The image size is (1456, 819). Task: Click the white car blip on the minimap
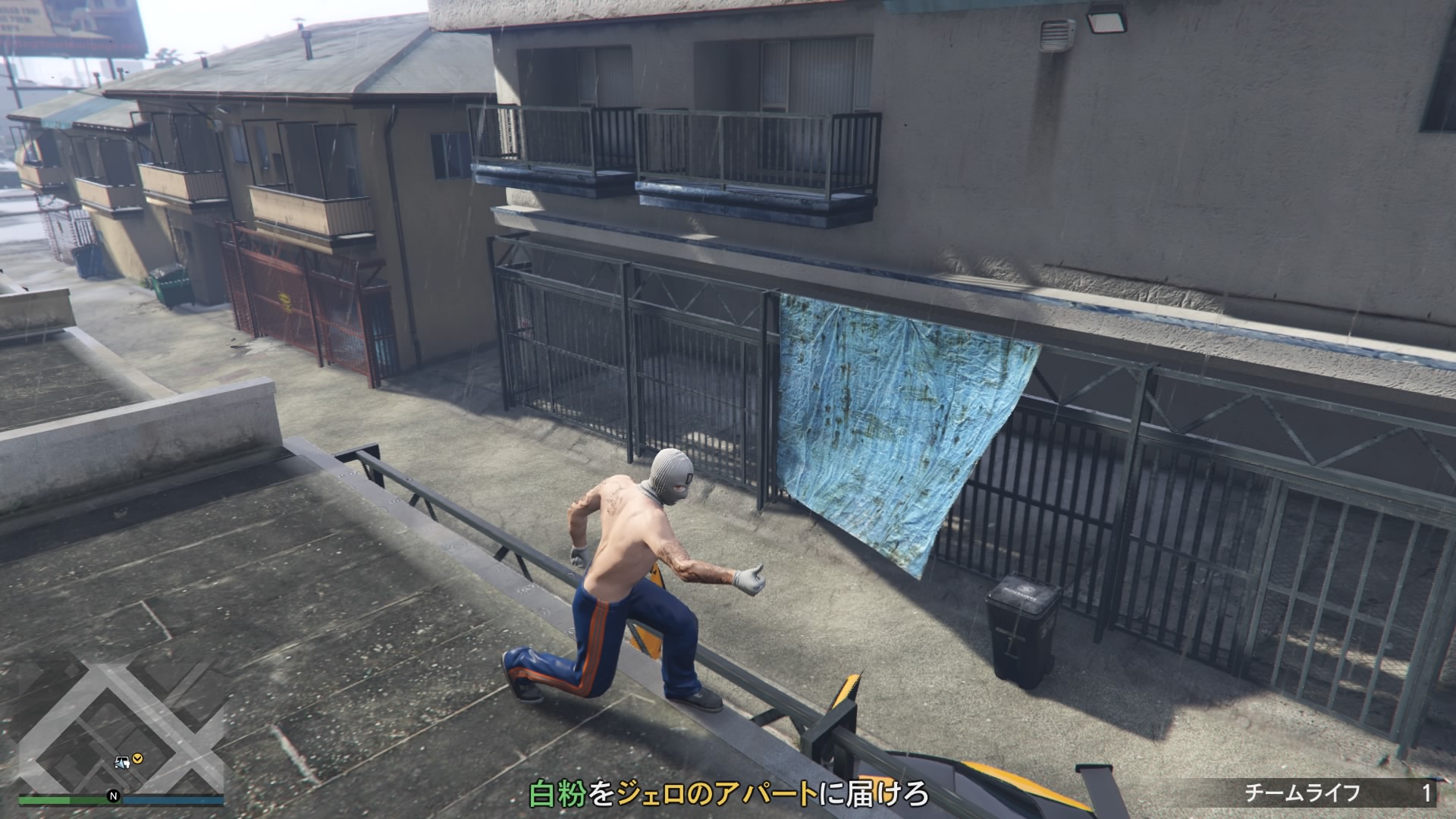click(x=121, y=761)
